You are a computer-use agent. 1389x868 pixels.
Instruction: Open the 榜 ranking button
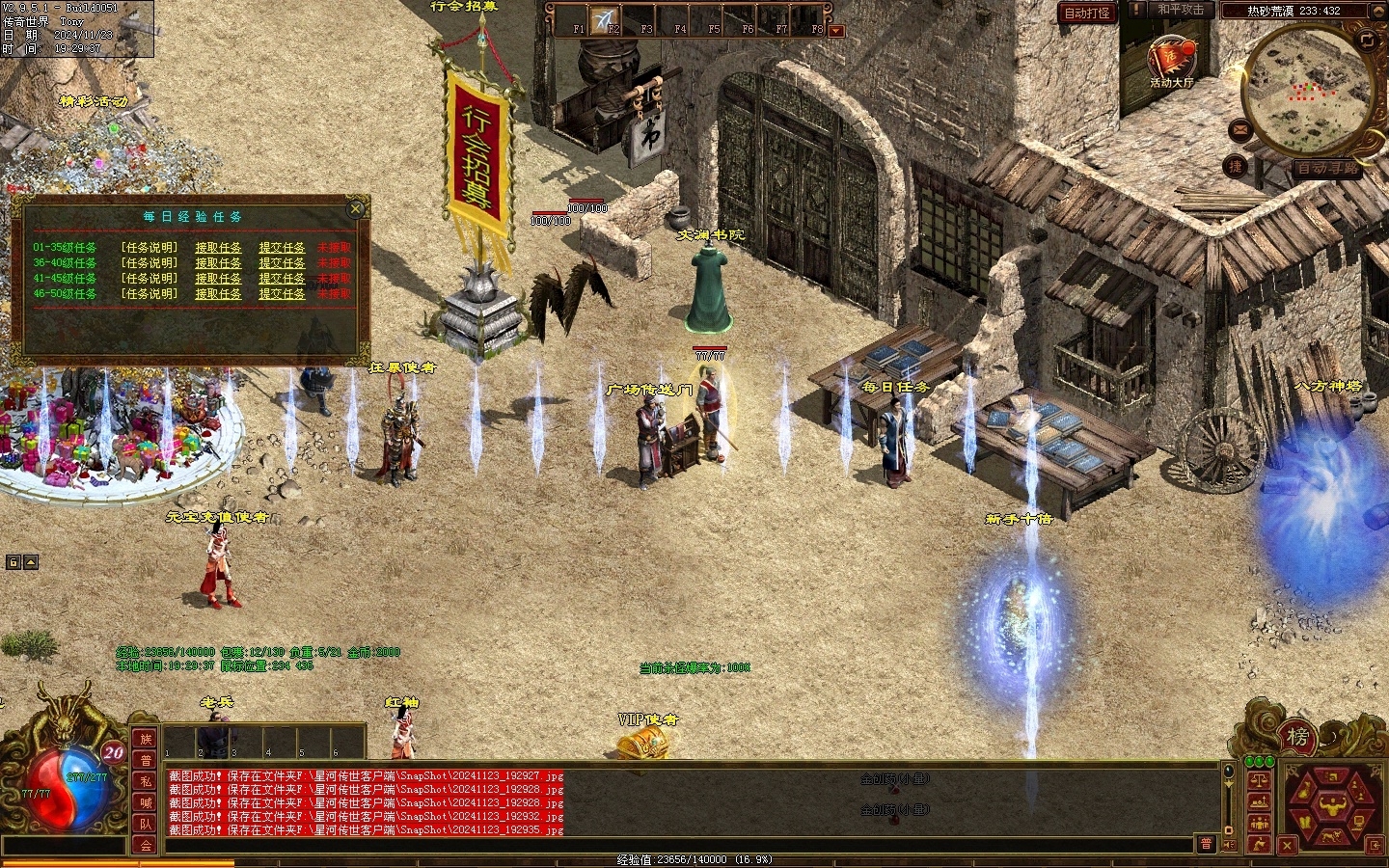(1298, 738)
